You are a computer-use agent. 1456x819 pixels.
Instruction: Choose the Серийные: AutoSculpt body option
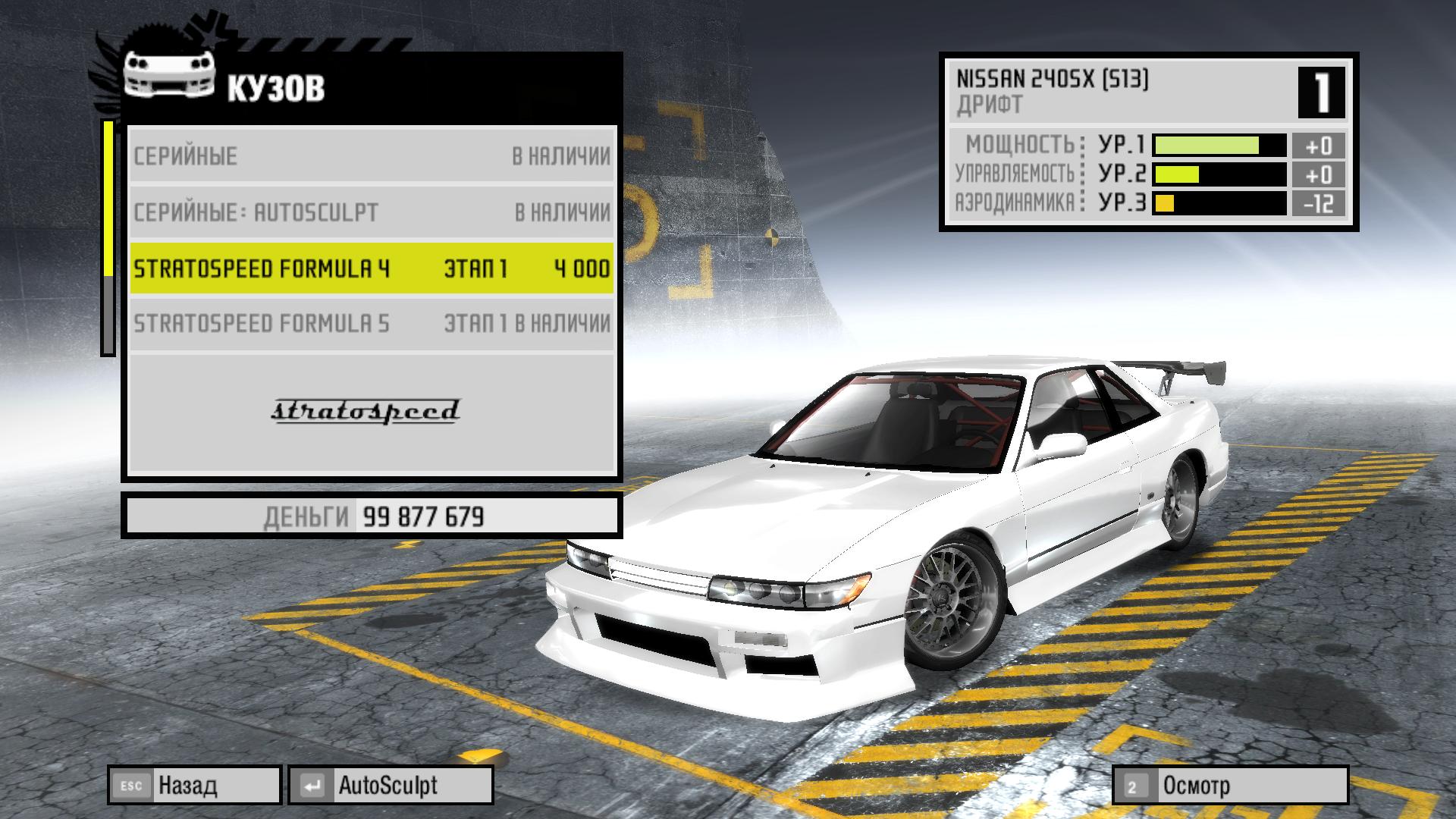pos(372,212)
